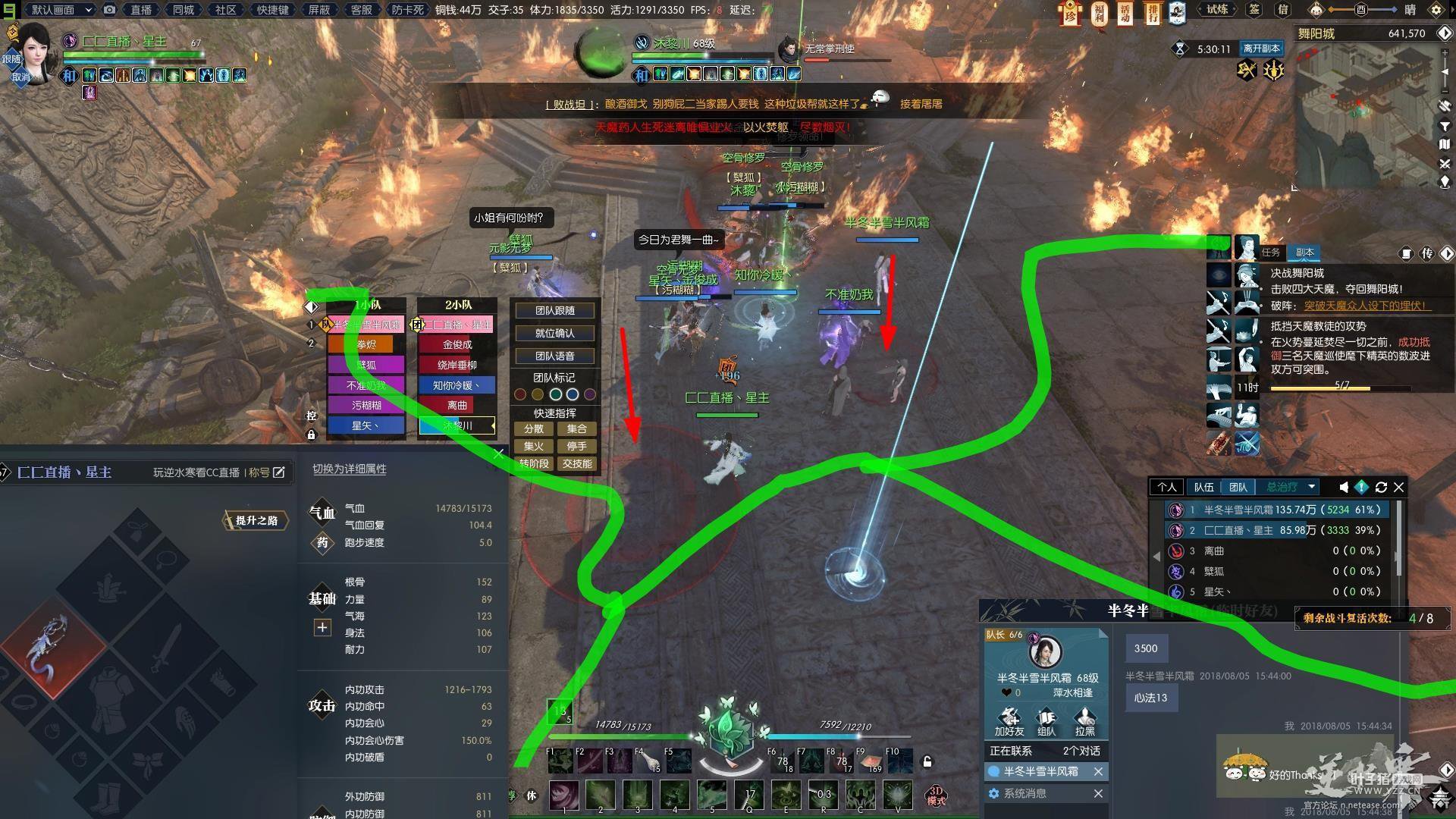1456x819 pixels.
Task: Enable 团队跟随 team follow
Action: (x=554, y=311)
